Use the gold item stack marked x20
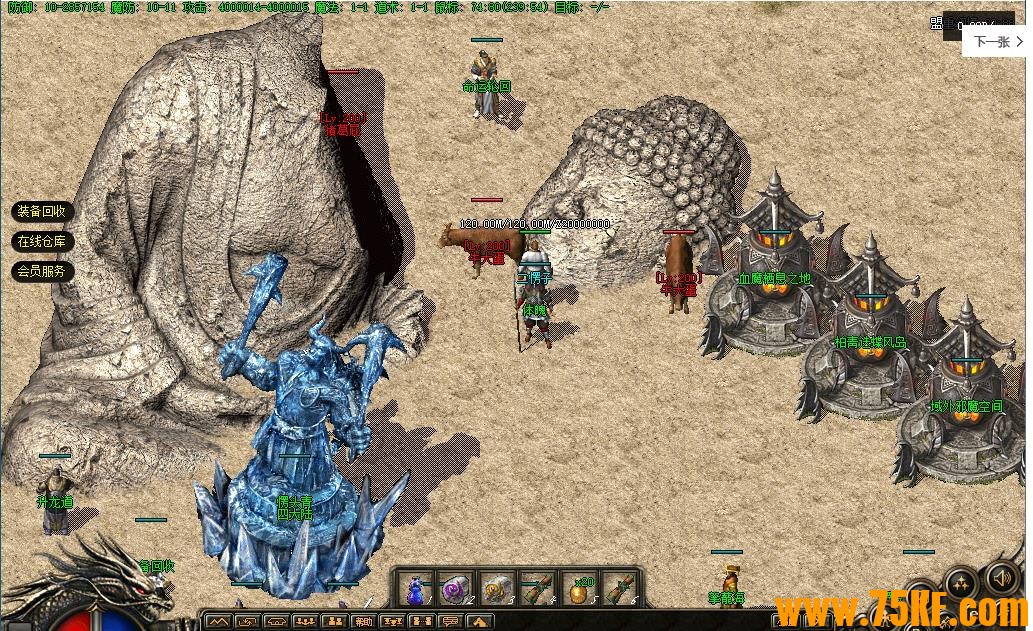 [x=578, y=589]
